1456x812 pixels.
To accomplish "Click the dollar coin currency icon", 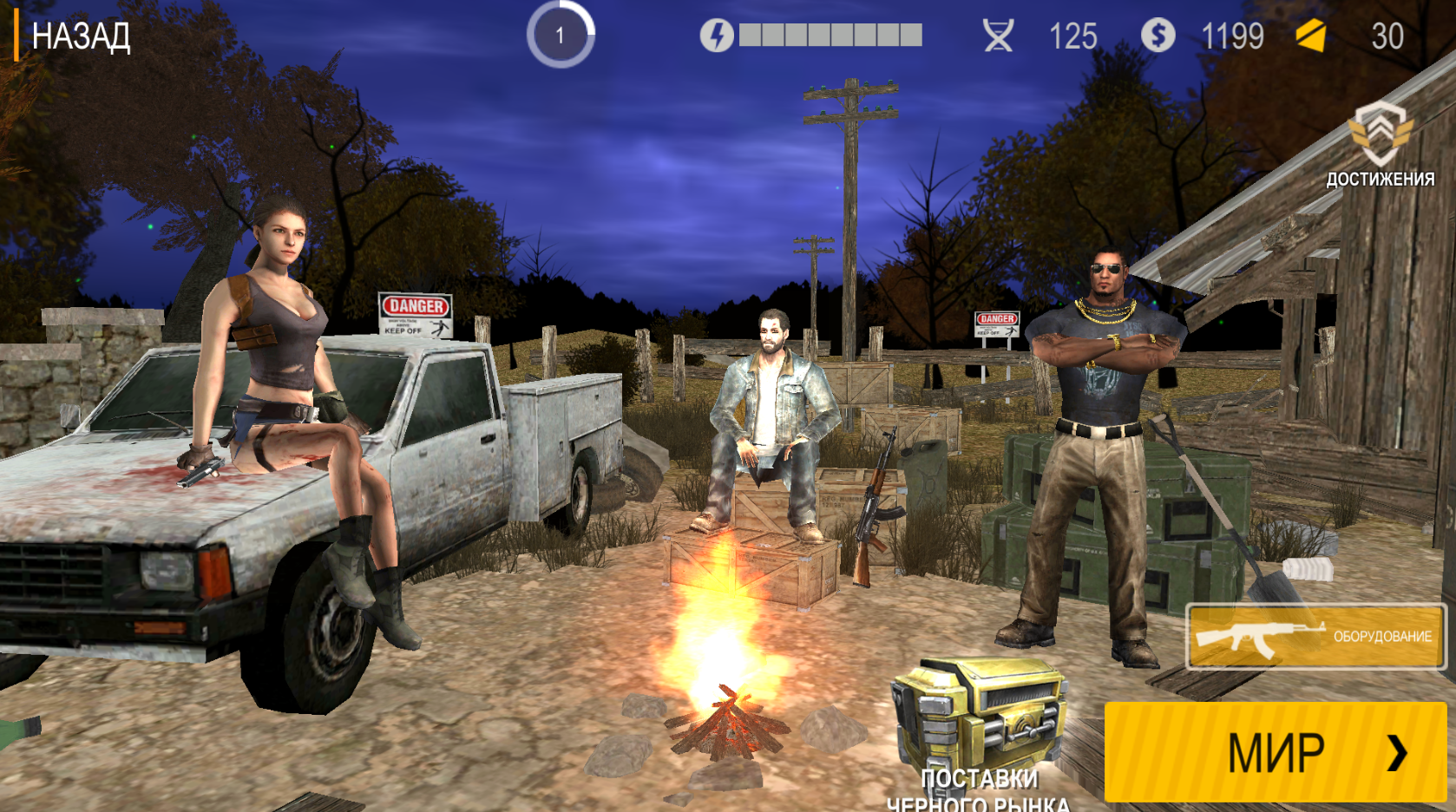I will point(1156,36).
